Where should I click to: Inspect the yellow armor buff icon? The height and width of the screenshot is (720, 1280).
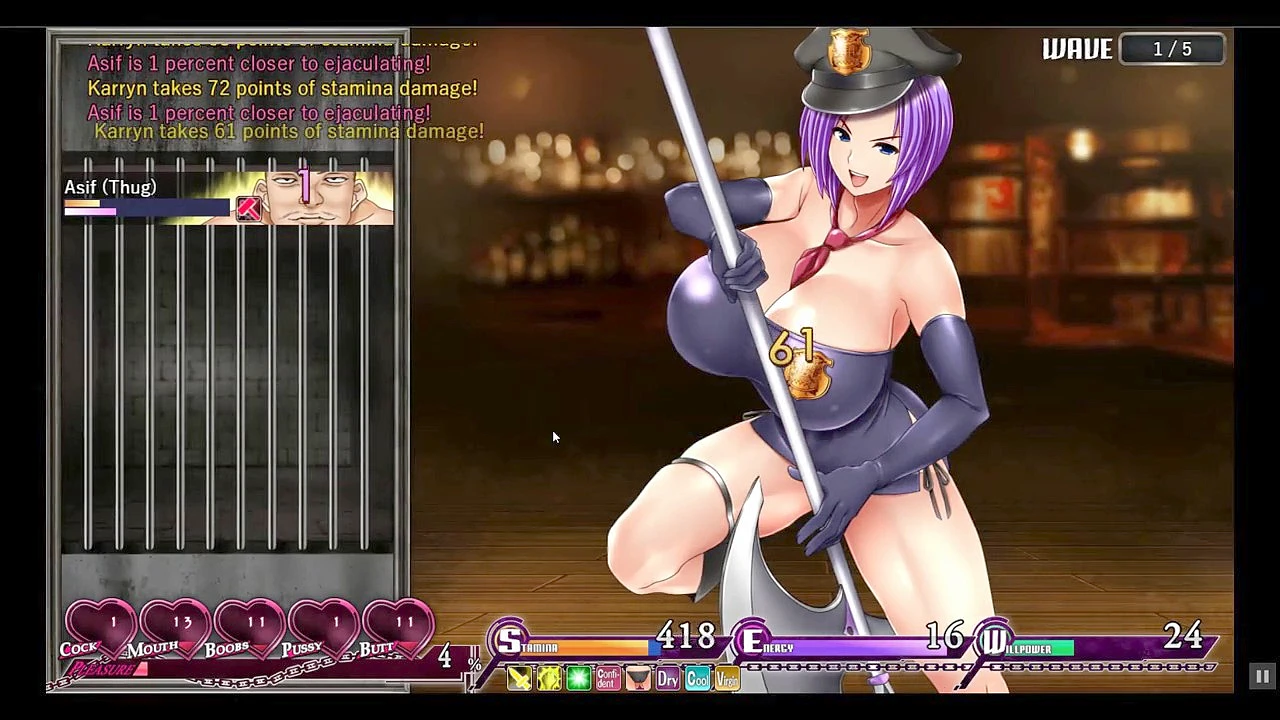(549, 679)
